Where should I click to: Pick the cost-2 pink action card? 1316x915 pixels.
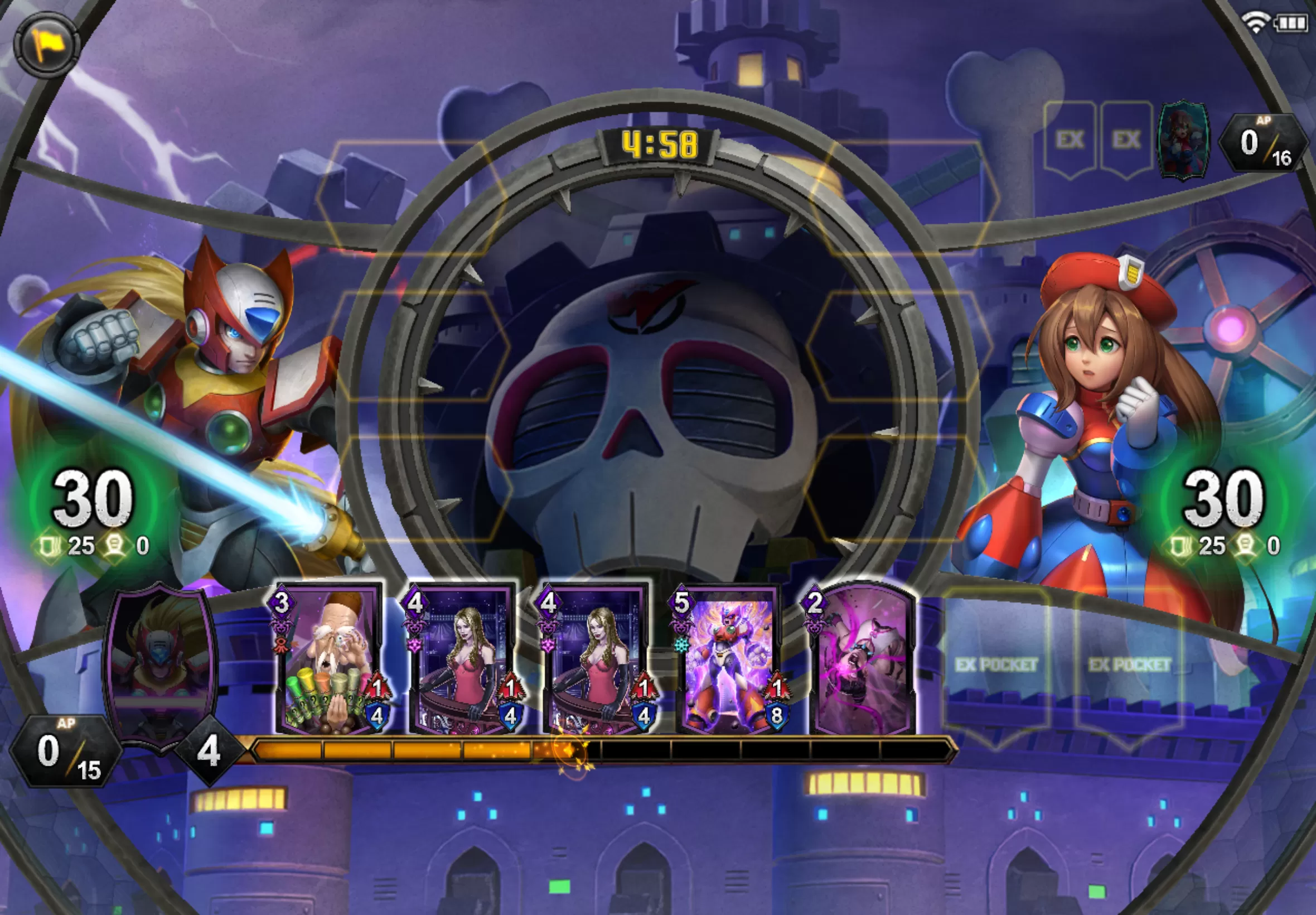point(863,659)
